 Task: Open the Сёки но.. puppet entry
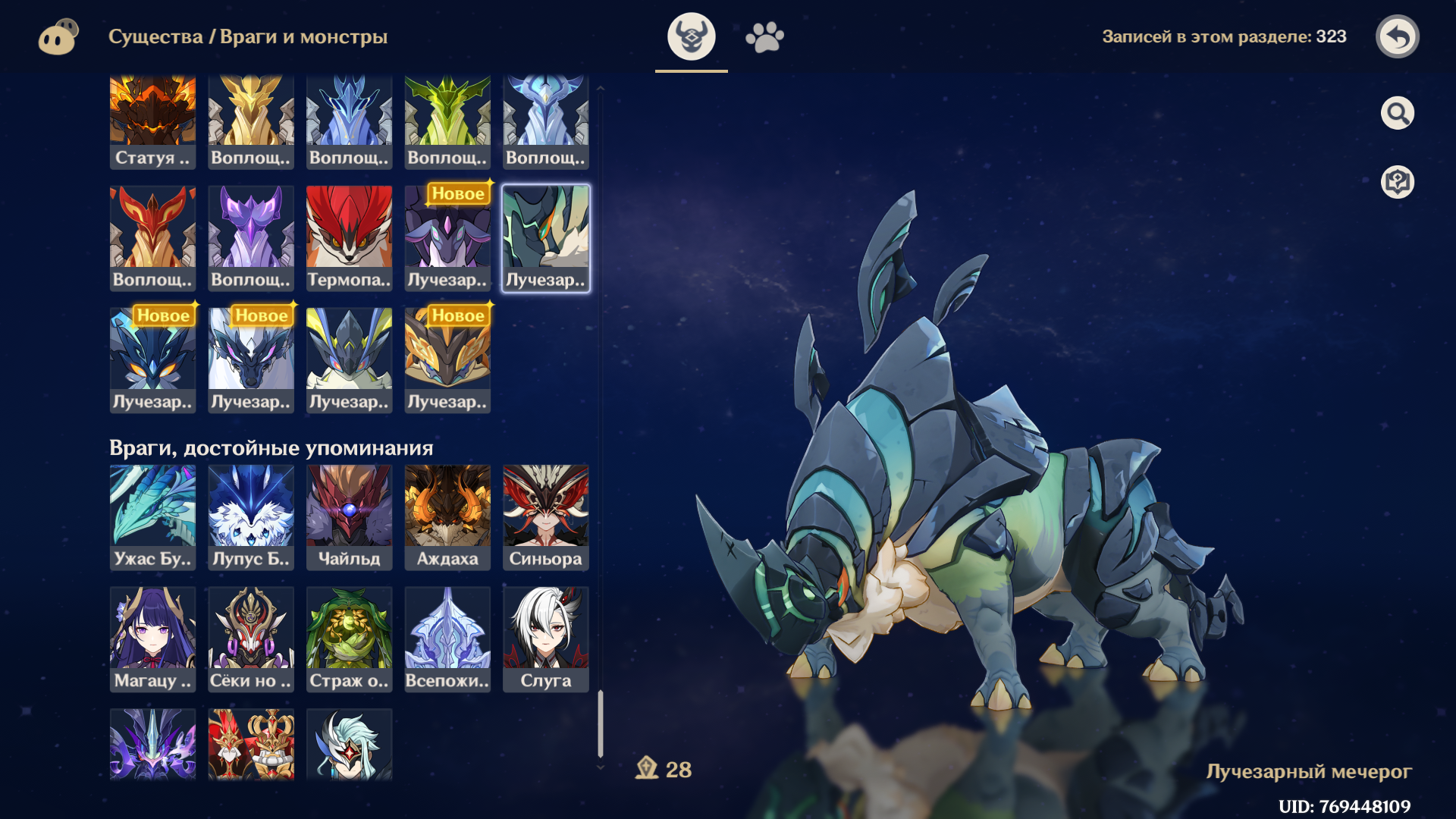251,639
